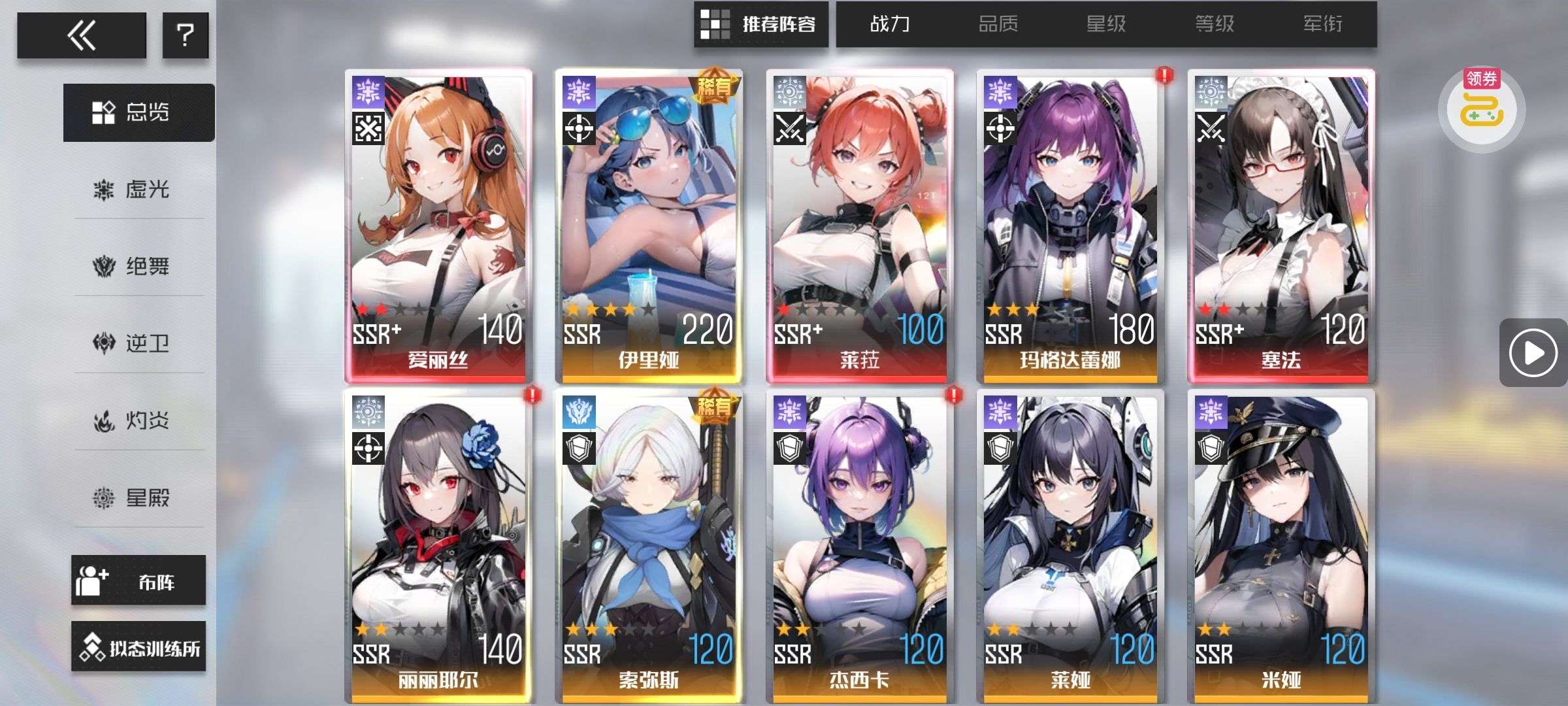Click the play button on the right edge

click(x=1533, y=353)
